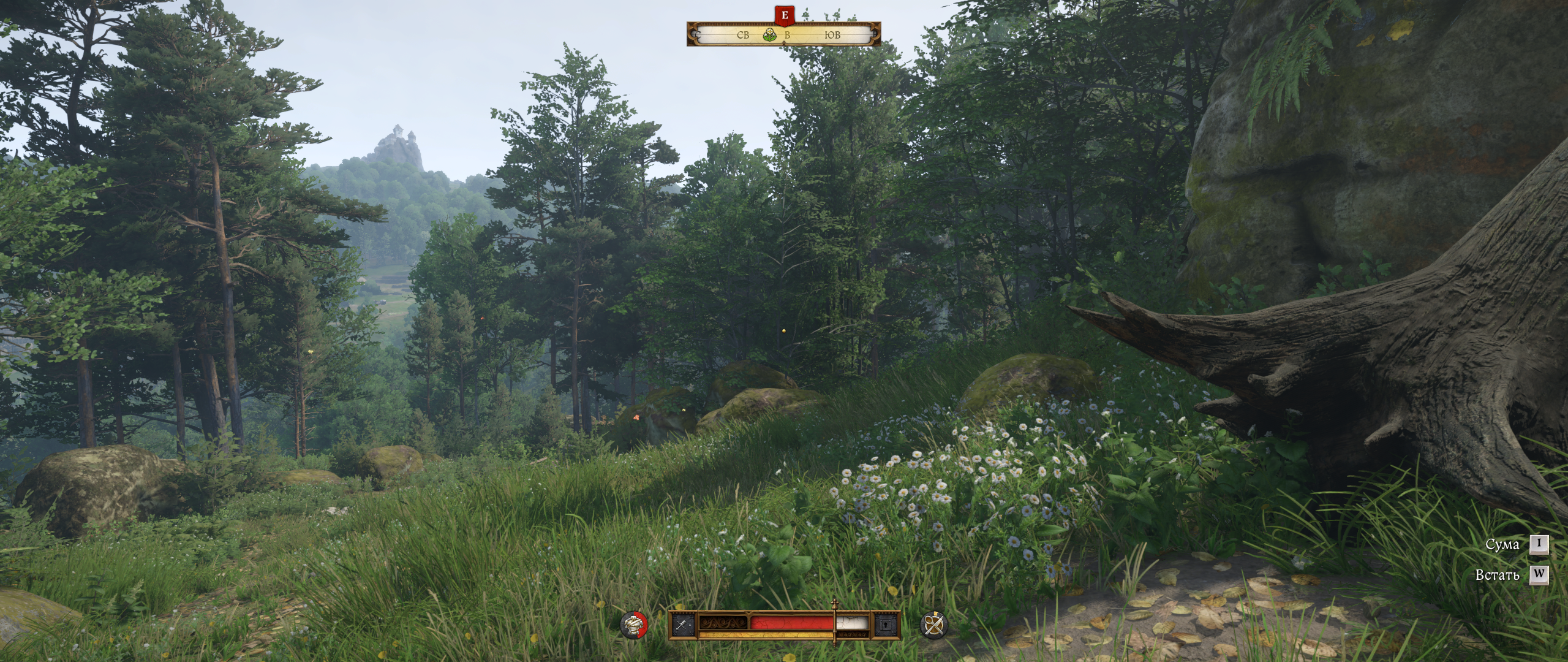Image resolution: width=1568 pixels, height=662 pixels.
Task: Select the keyhole lock icon
Action: (886, 625)
